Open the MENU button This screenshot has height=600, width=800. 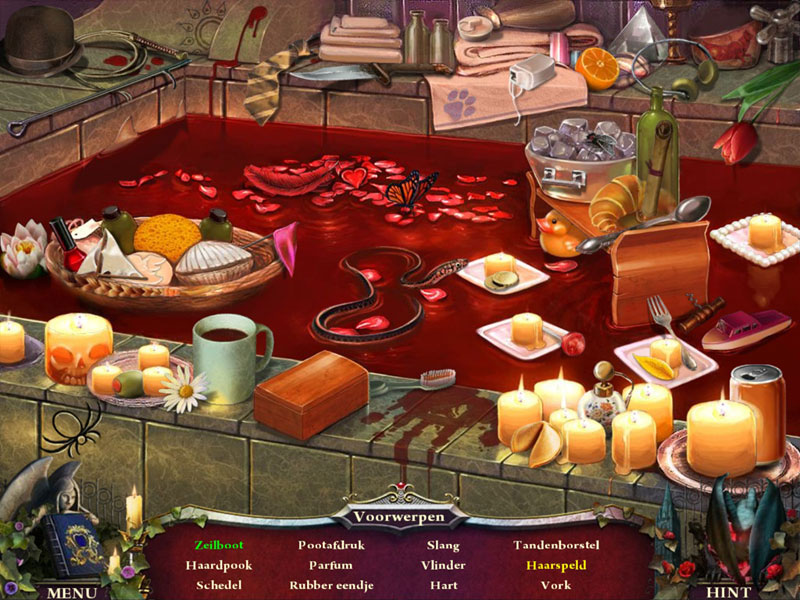click(x=70, y=591)
